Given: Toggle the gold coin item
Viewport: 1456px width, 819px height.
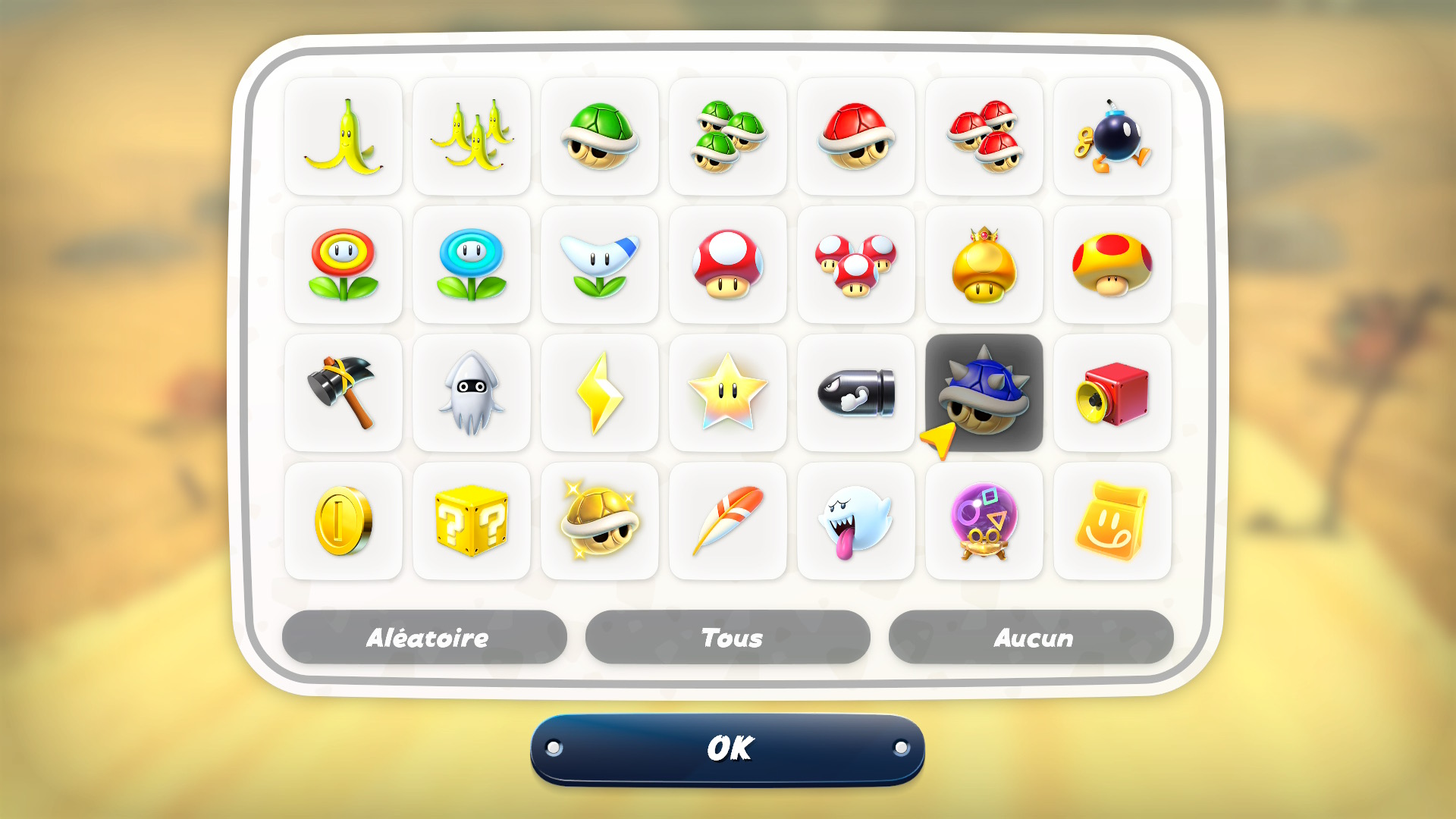Looking at the screenshot, I should 344,521.
